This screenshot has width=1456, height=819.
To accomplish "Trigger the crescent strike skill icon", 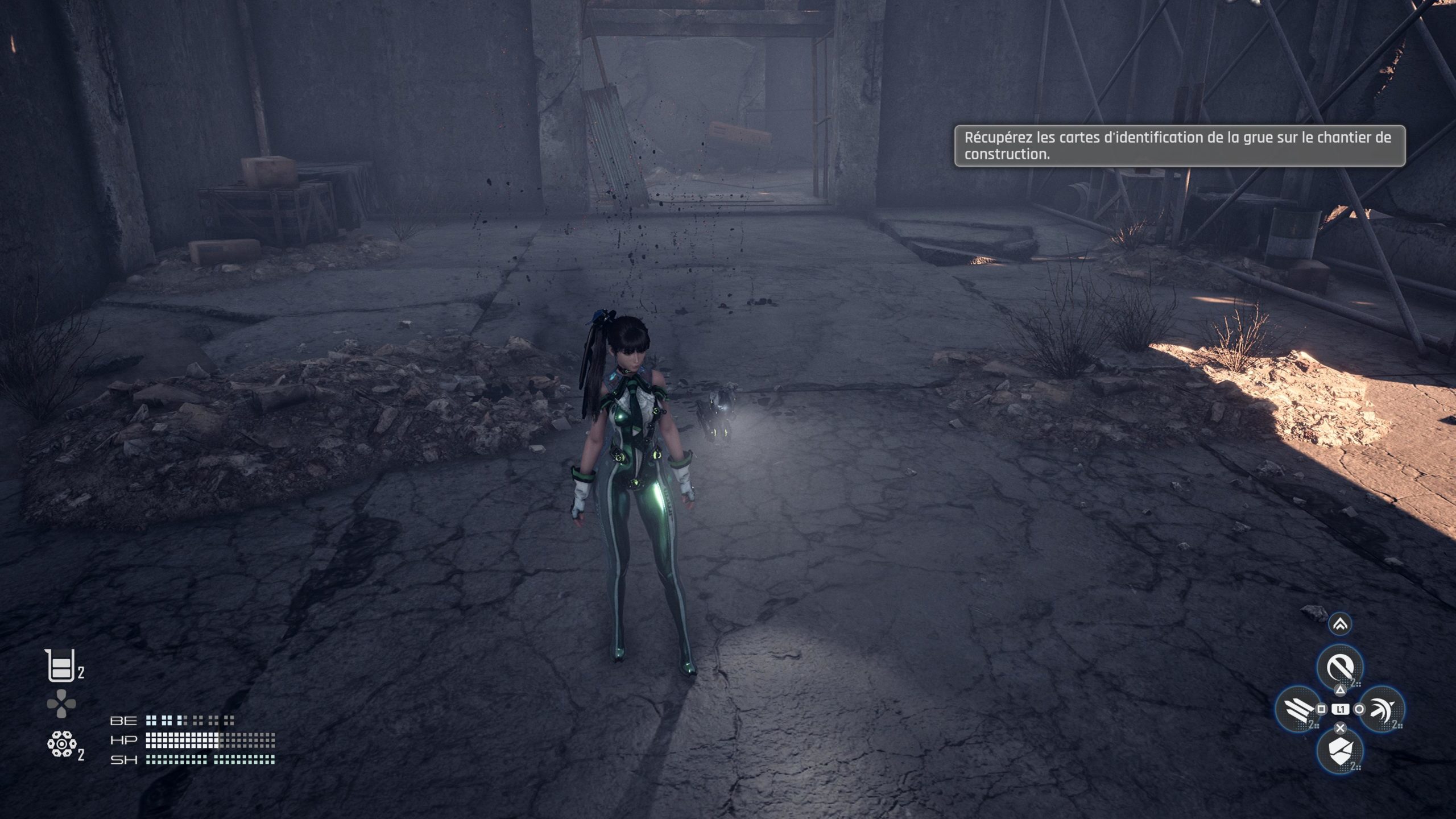I will [1381, 709].
